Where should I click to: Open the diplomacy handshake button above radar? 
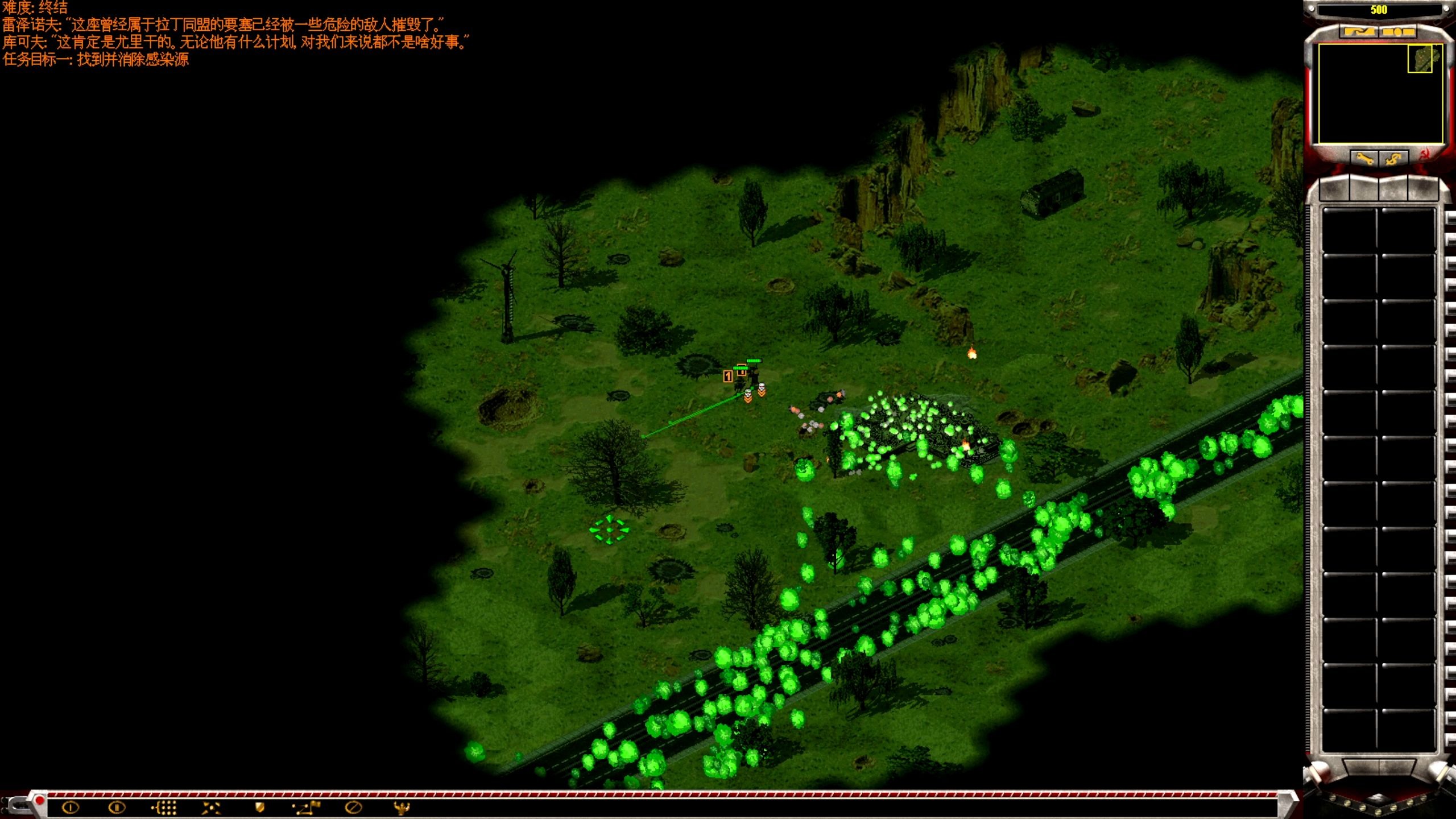(x=1359, y=32)
